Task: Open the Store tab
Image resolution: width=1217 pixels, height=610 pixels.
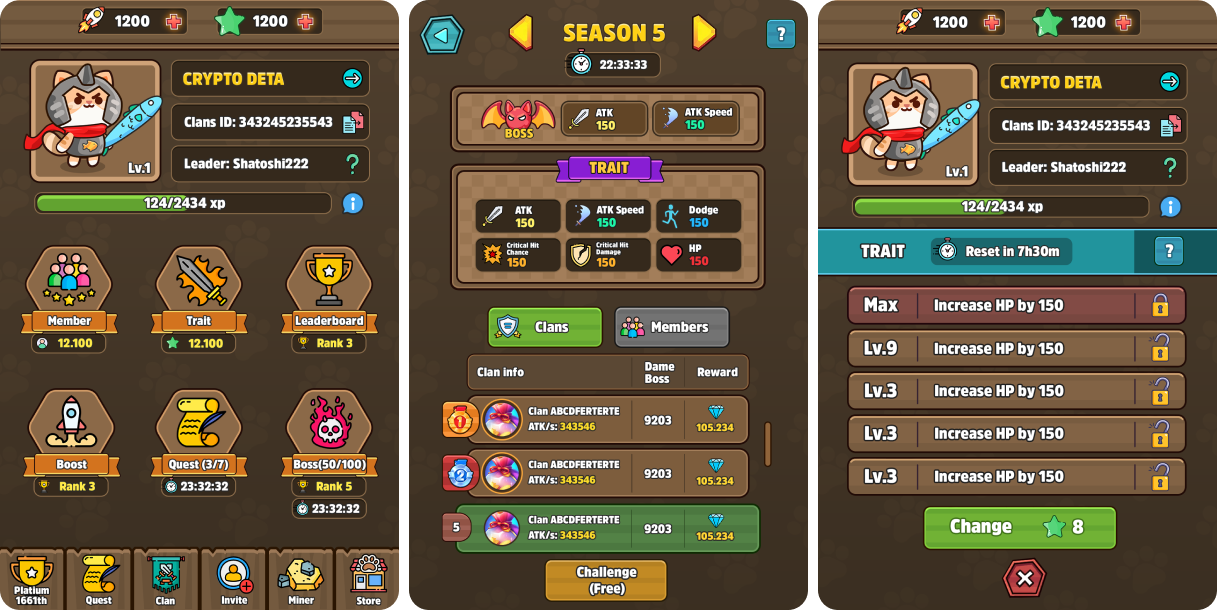Action: point(368,580)
